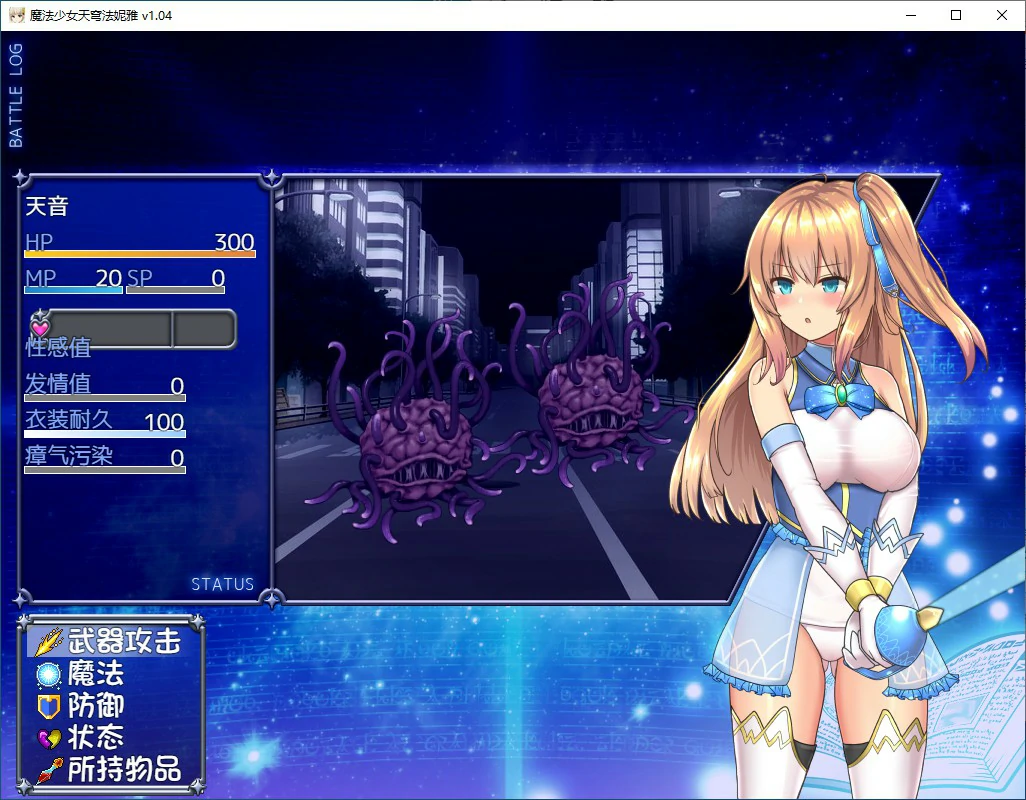
Task: Open the BATTLE LOG panel
Action: coord(16,96)
